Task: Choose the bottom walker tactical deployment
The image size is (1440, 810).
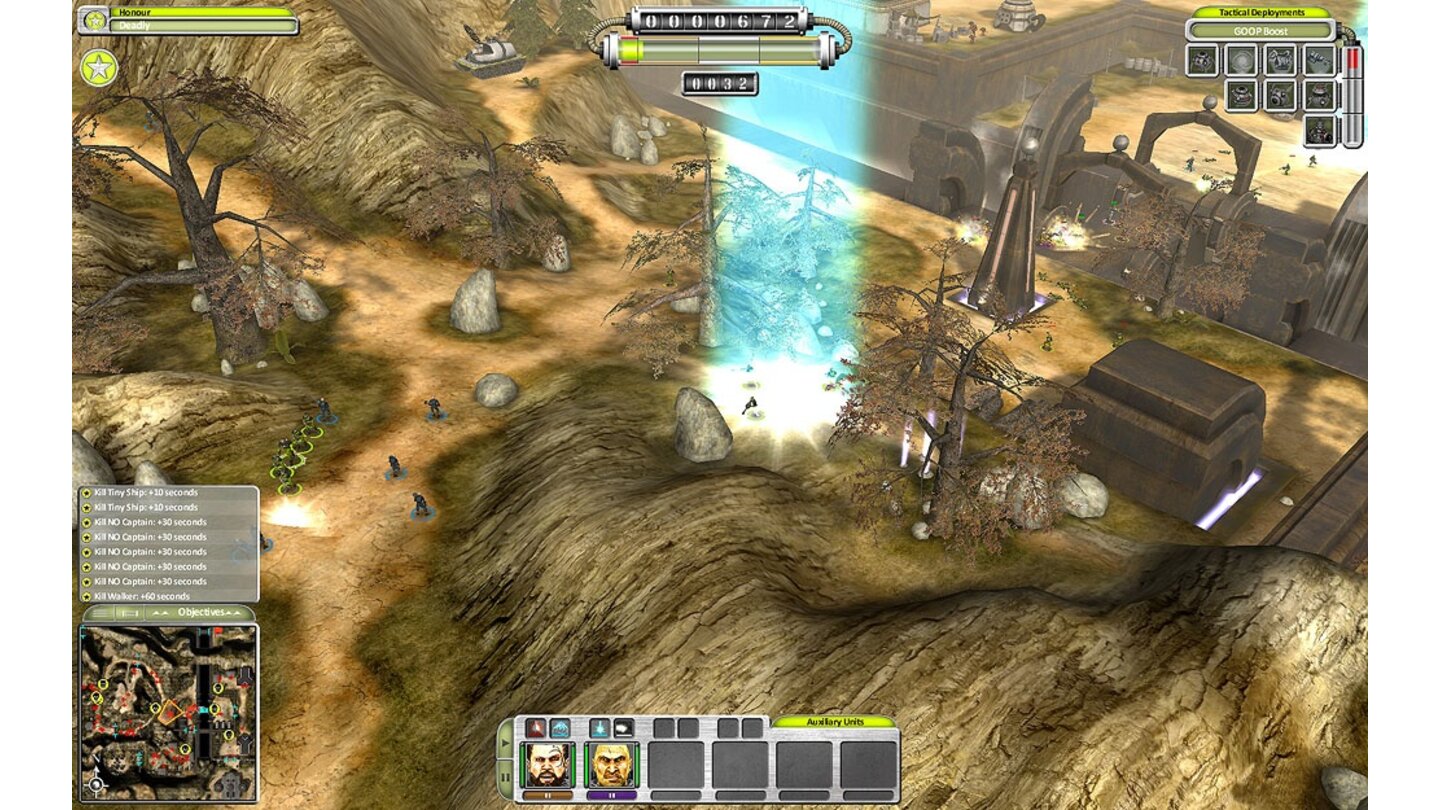Action: coord(1319,131)
